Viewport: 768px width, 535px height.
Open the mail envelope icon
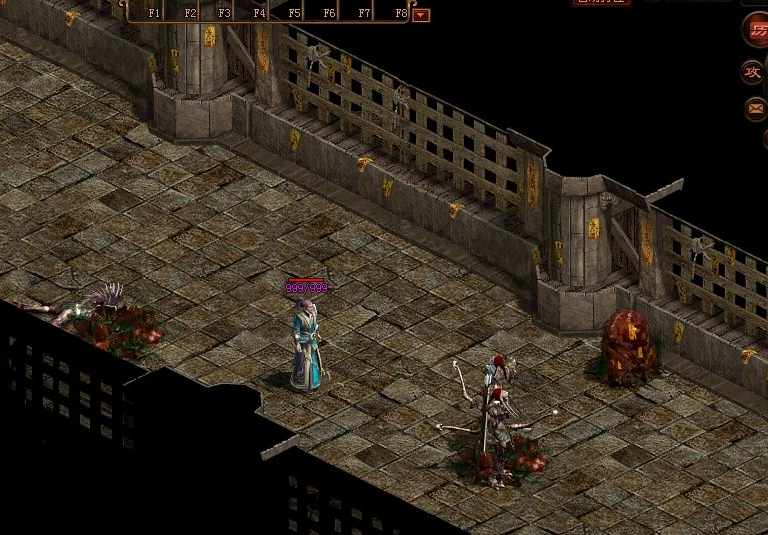click(x=755, y=108)
